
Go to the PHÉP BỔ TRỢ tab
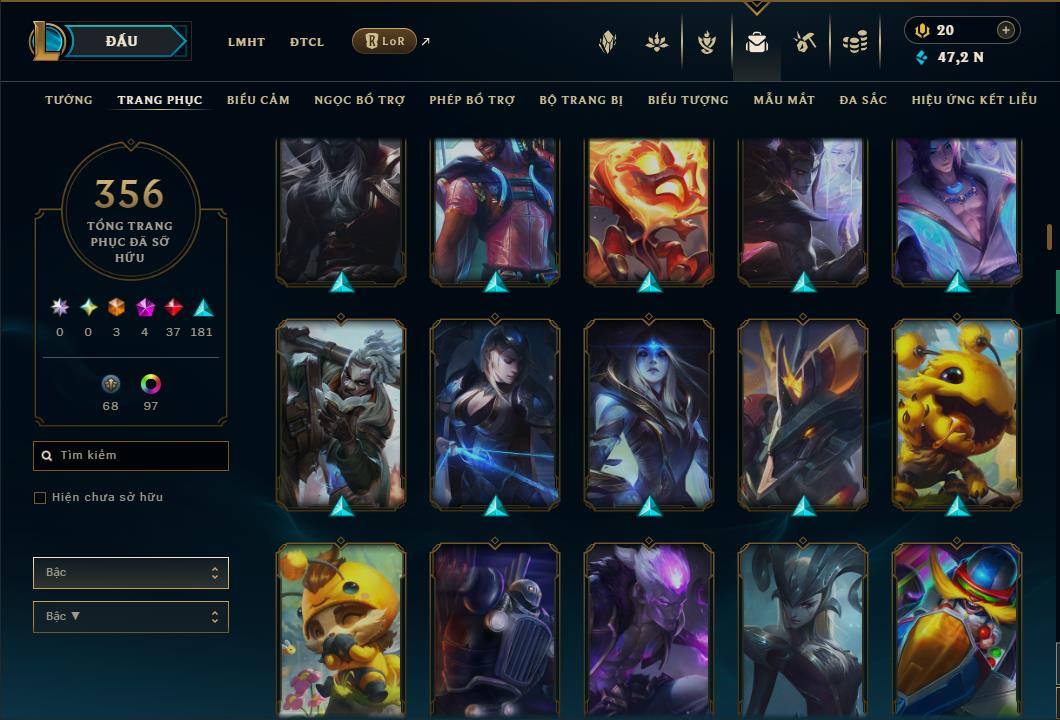pos(472,100)
